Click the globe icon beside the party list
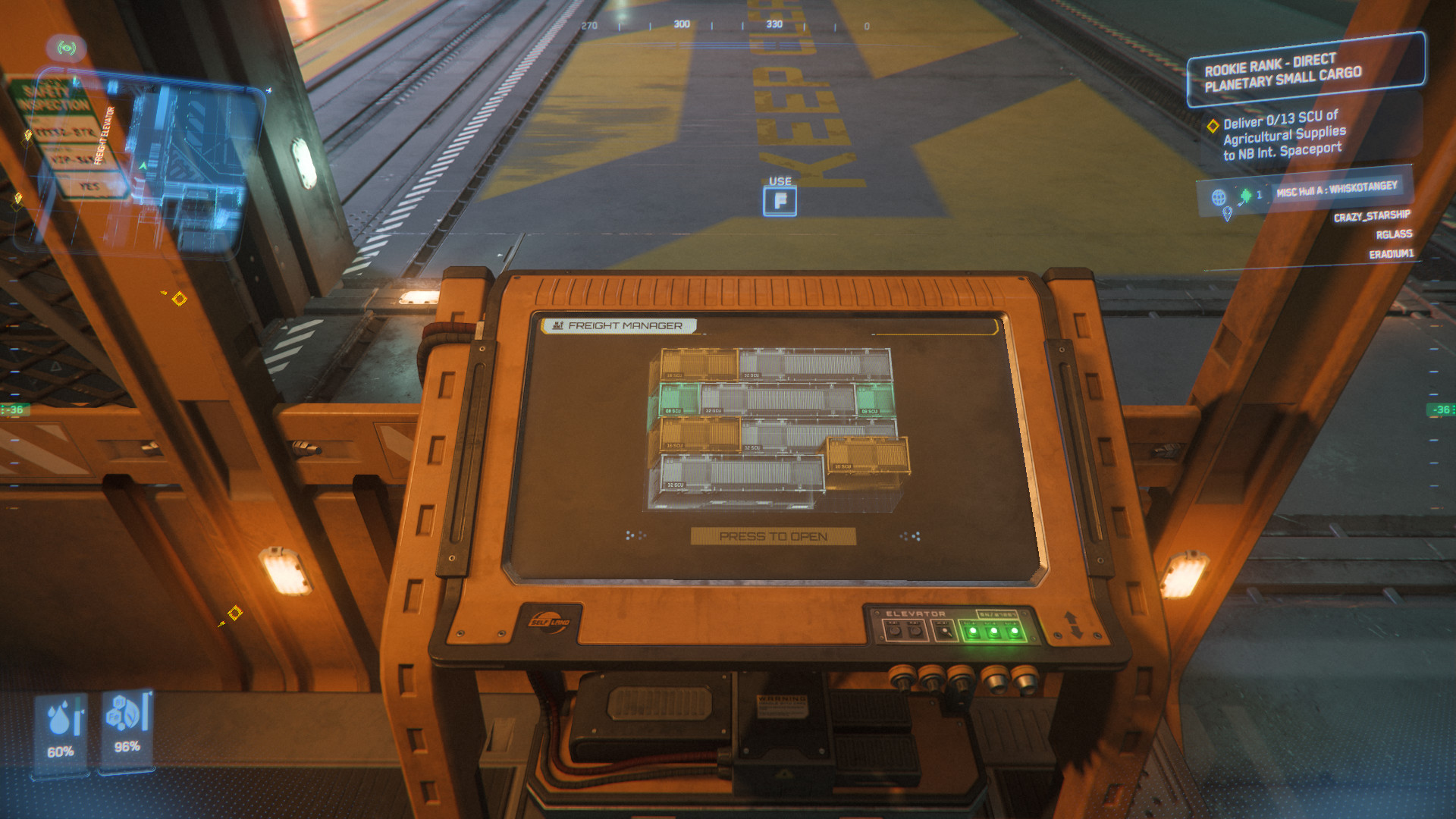Viewport: 1456px width, 819px height. coord(1219,197)
